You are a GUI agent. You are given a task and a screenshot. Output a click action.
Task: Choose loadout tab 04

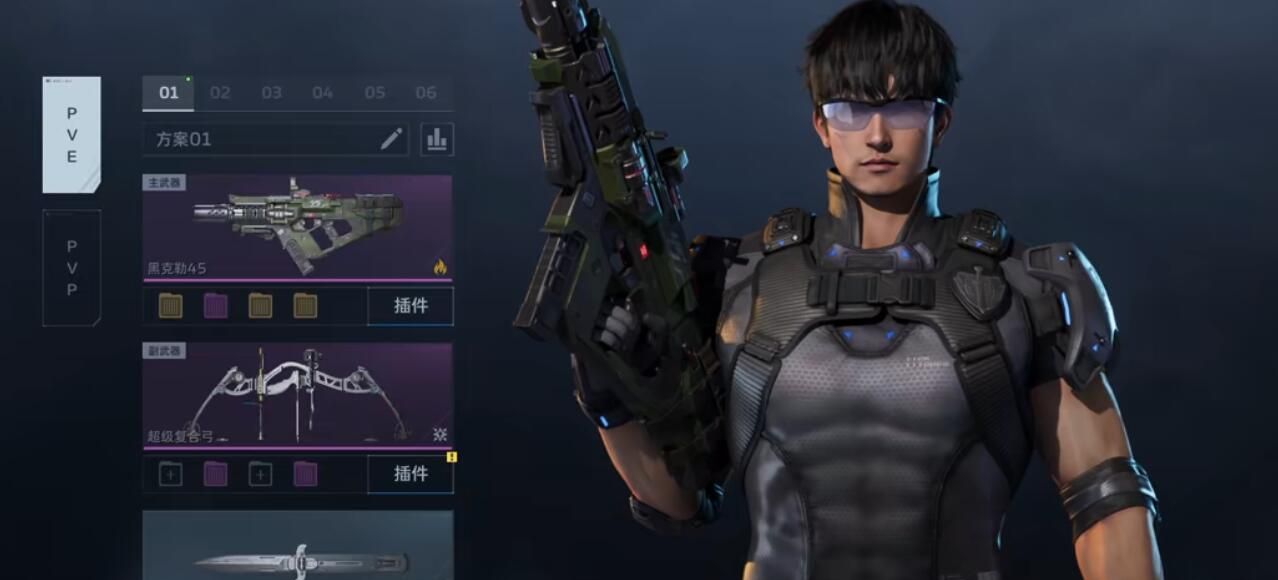click(322, 93)
